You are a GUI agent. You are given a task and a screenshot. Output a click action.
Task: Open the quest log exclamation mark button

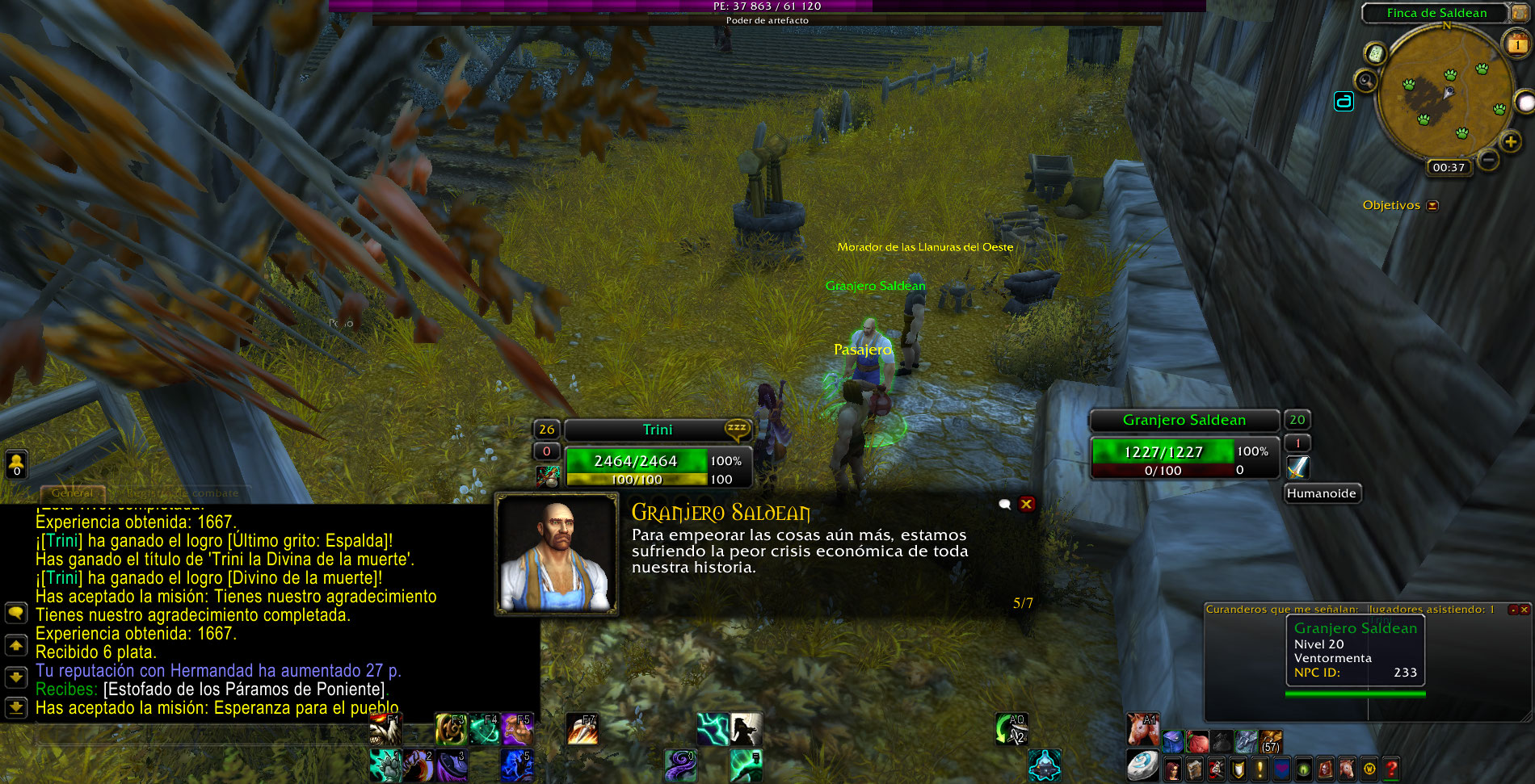pyautogui.click(x=1260, y=769)
